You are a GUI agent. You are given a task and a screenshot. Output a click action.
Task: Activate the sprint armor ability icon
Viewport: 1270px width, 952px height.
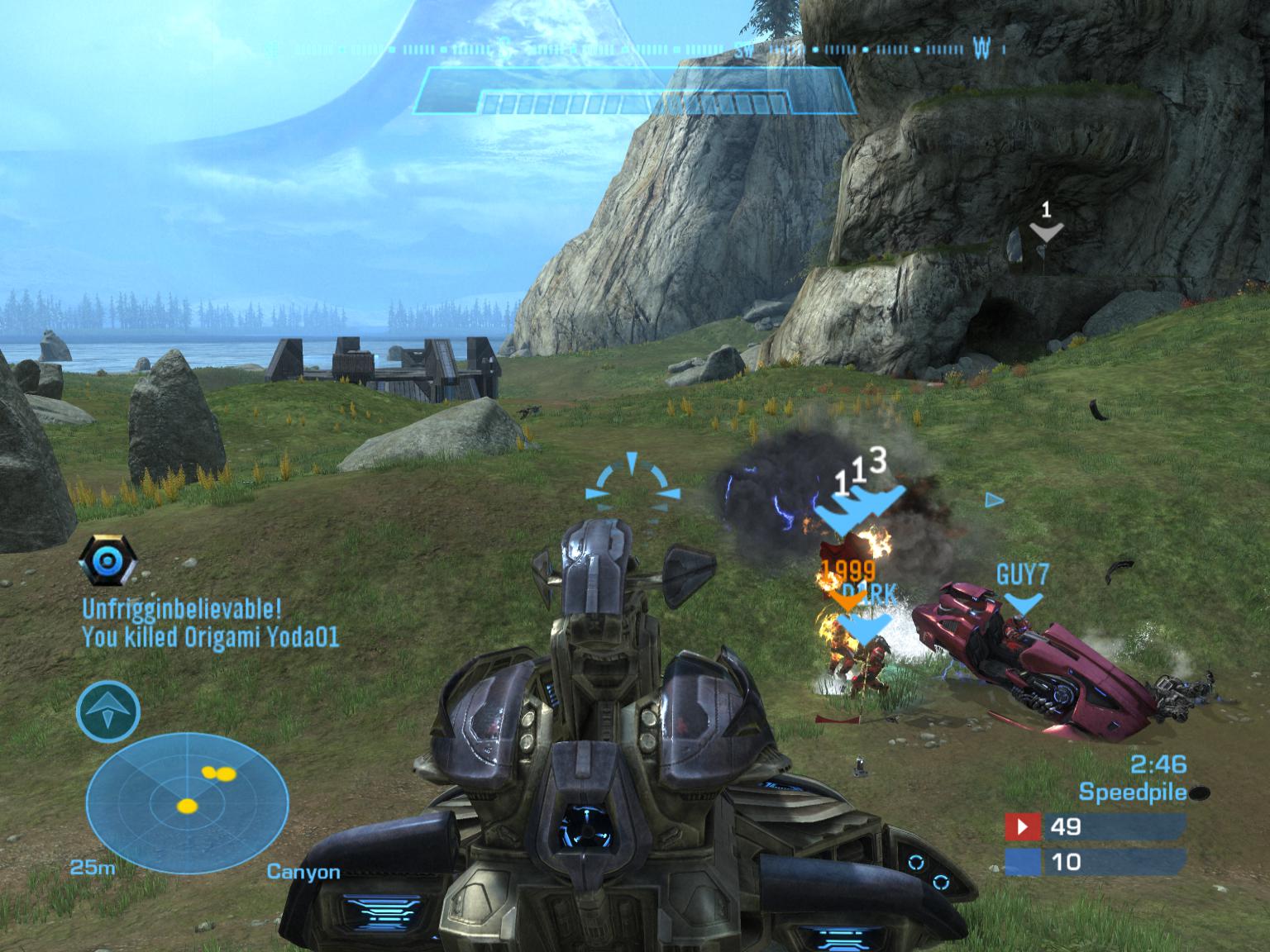108,712
